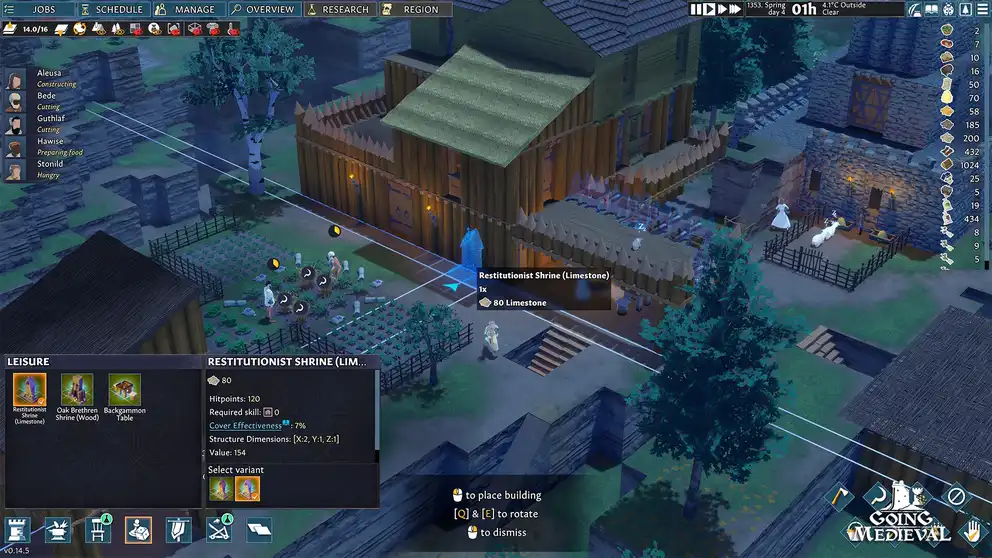
Task: Set game speed to fastest
Action: pos(735,9)
